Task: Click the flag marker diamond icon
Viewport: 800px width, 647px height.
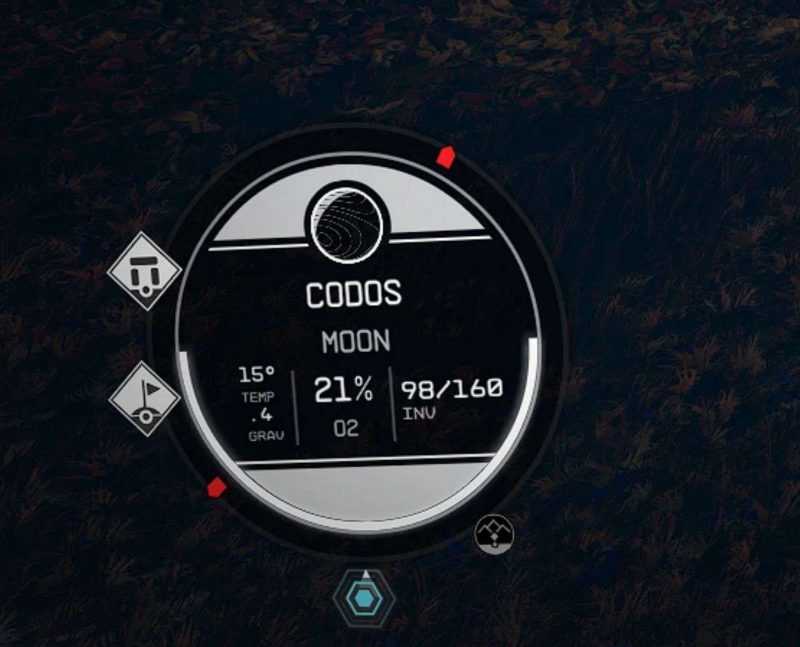Action: point(144,397)
